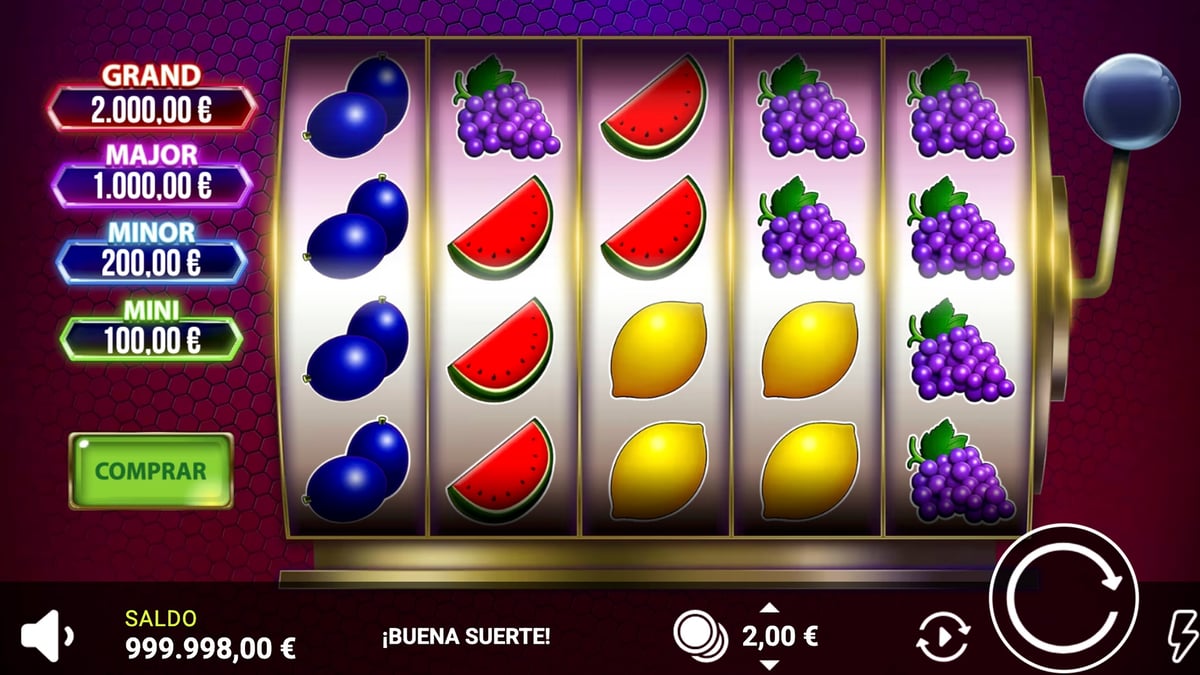Click the green COMPRAR button
The height and width of the screenshot is (675, 1200).
(x=150, y=470)
